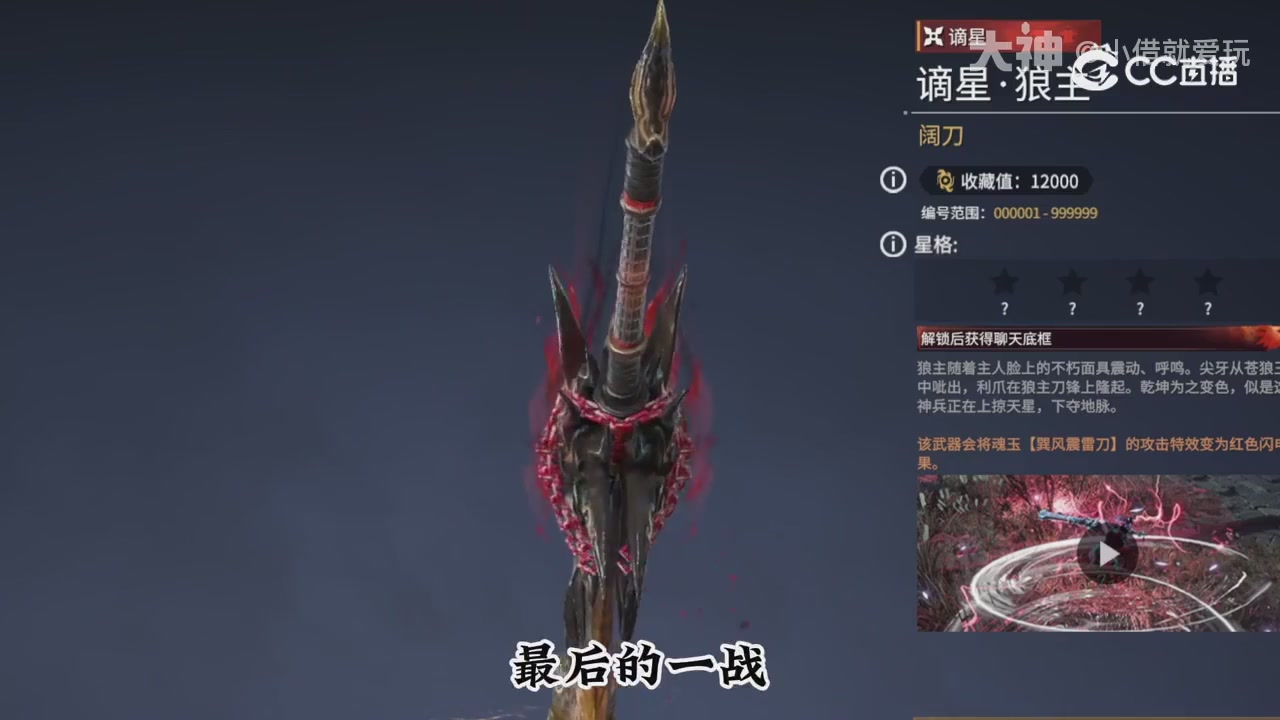Image resolution: width=1280 pixels, height=720 pixels.
Task: Click the orange 巽风震雷刀 text in the description
Action: pos(1074,444)
